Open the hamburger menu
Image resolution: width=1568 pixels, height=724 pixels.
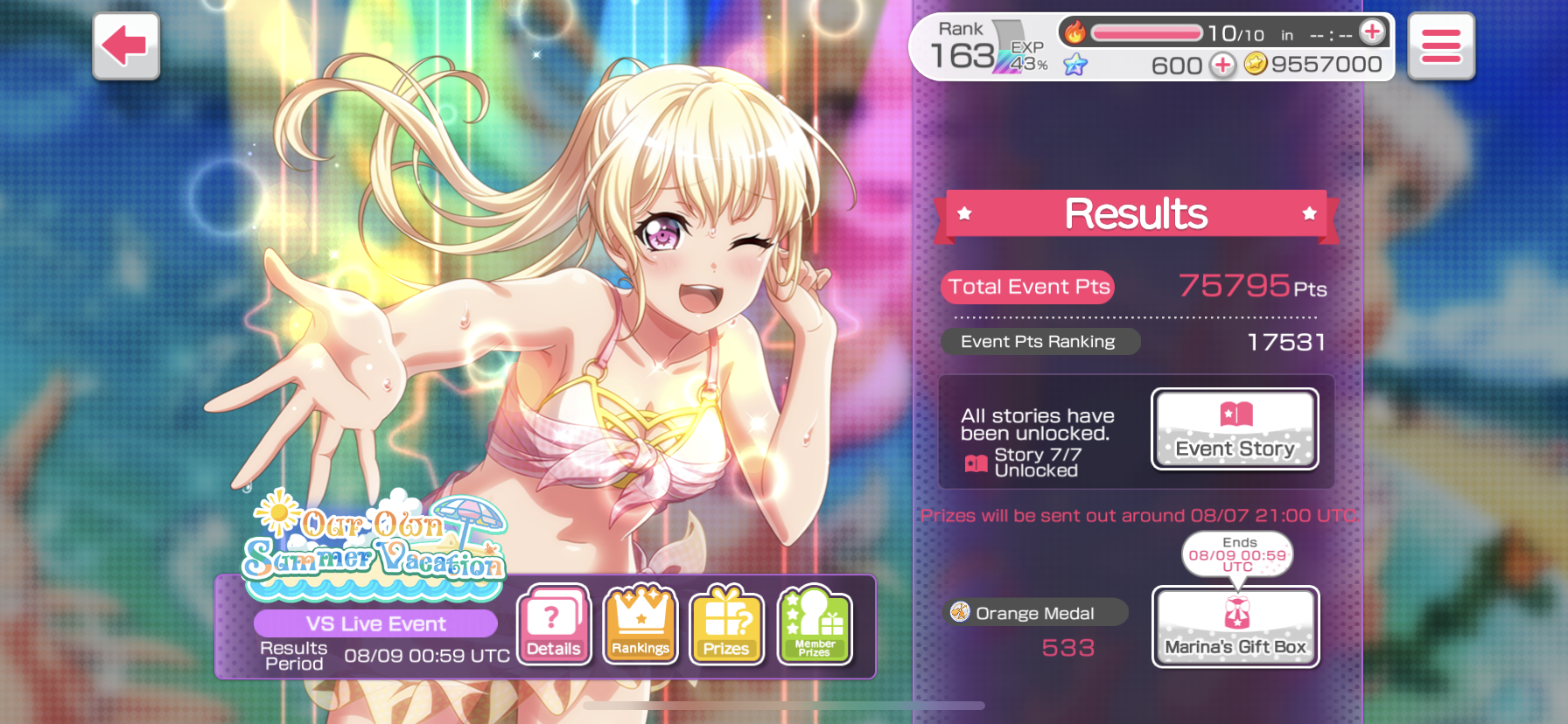coord(1440,46)
